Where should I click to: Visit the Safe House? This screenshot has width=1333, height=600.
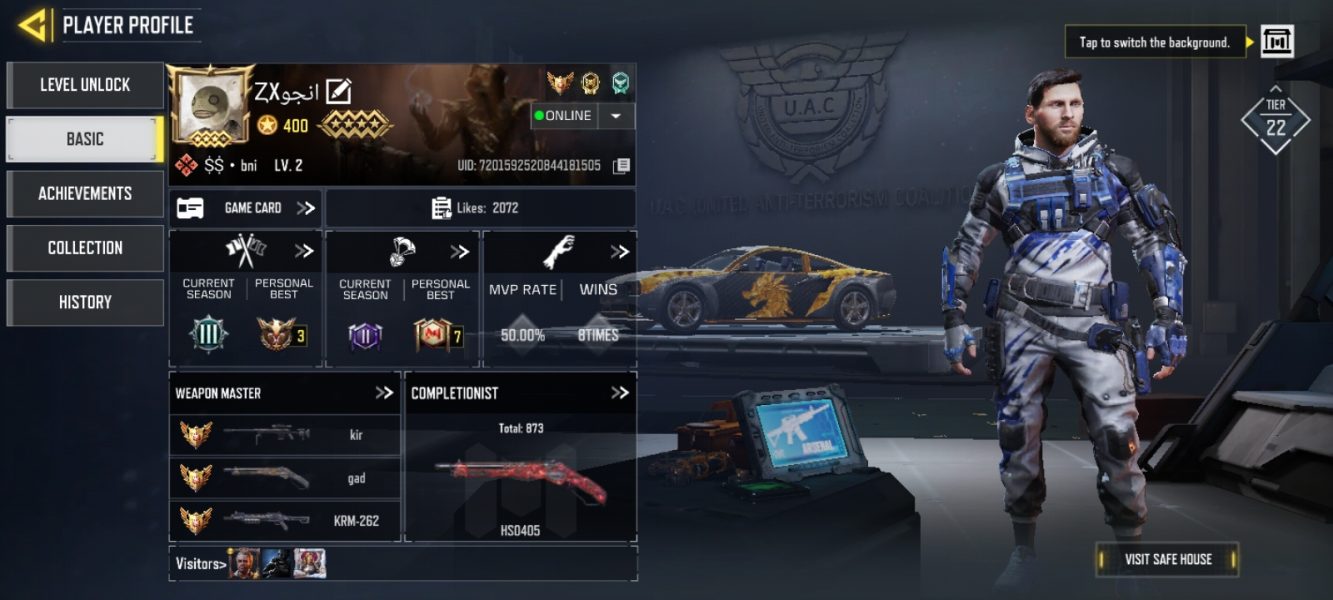pyautogui.click(x=1167, y=559)
